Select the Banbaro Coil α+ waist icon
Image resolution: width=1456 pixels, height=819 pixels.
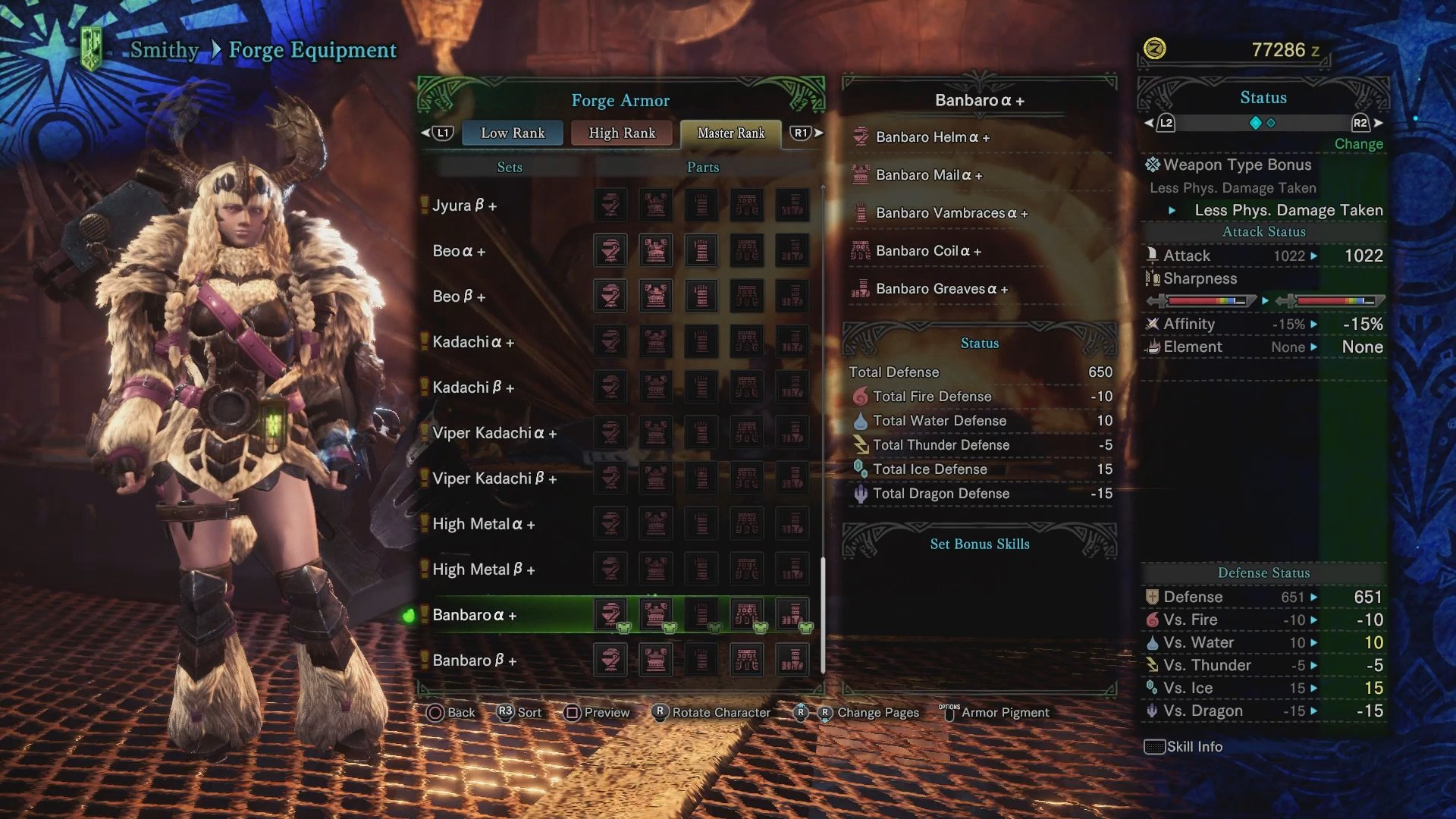pos(861,251)
